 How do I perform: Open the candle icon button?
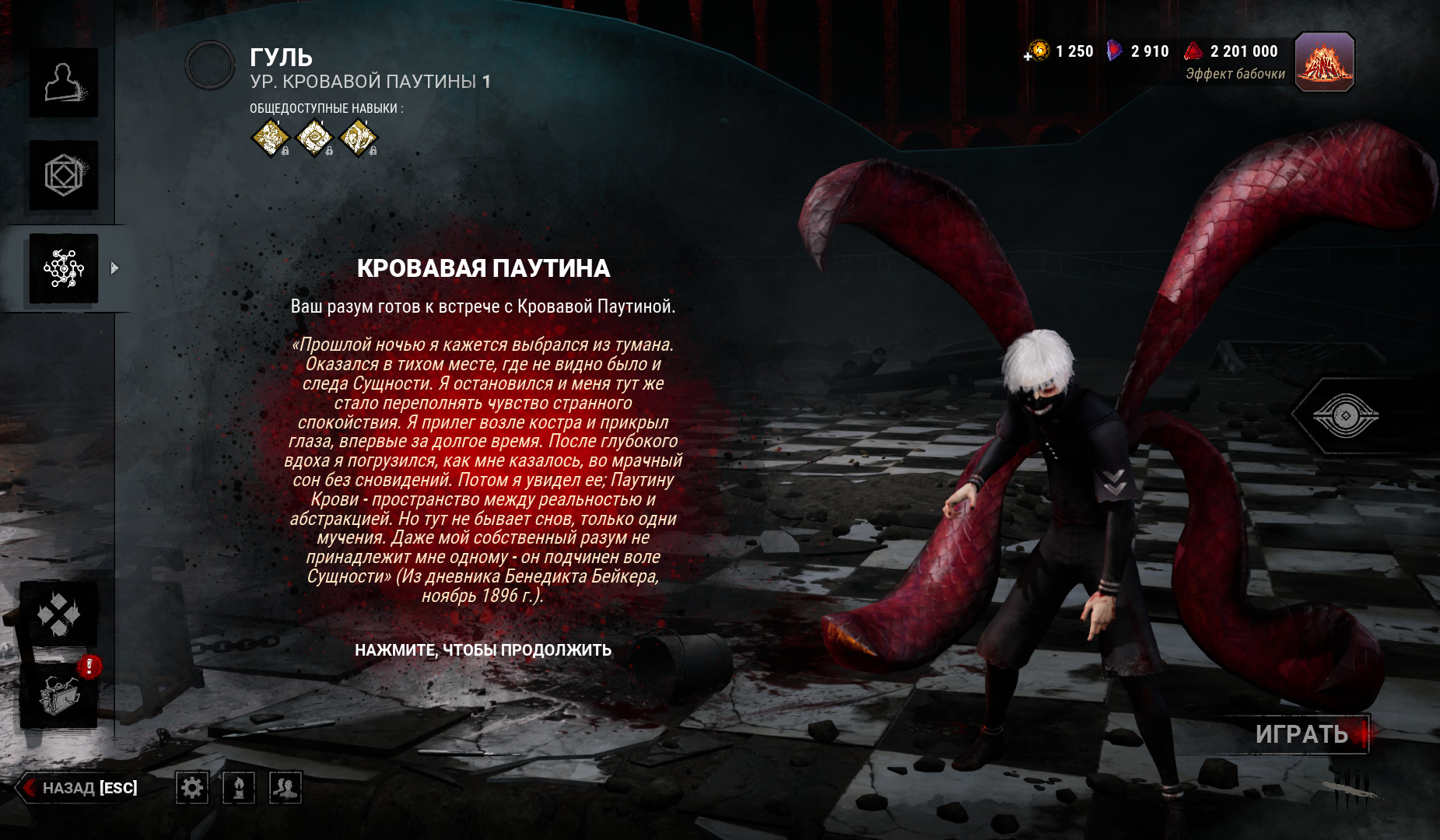point(239,788)
